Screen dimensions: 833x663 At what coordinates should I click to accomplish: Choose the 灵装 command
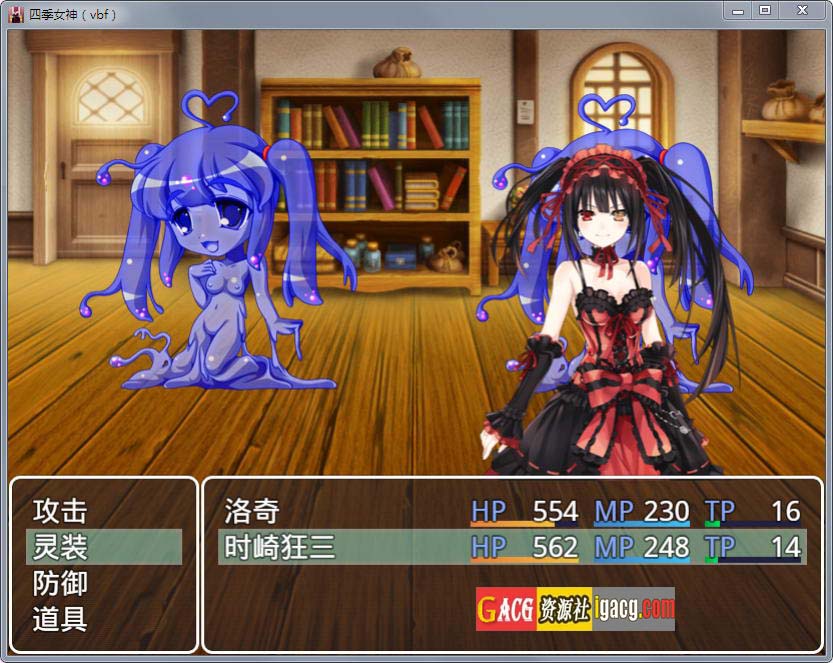tap(61, 547)
